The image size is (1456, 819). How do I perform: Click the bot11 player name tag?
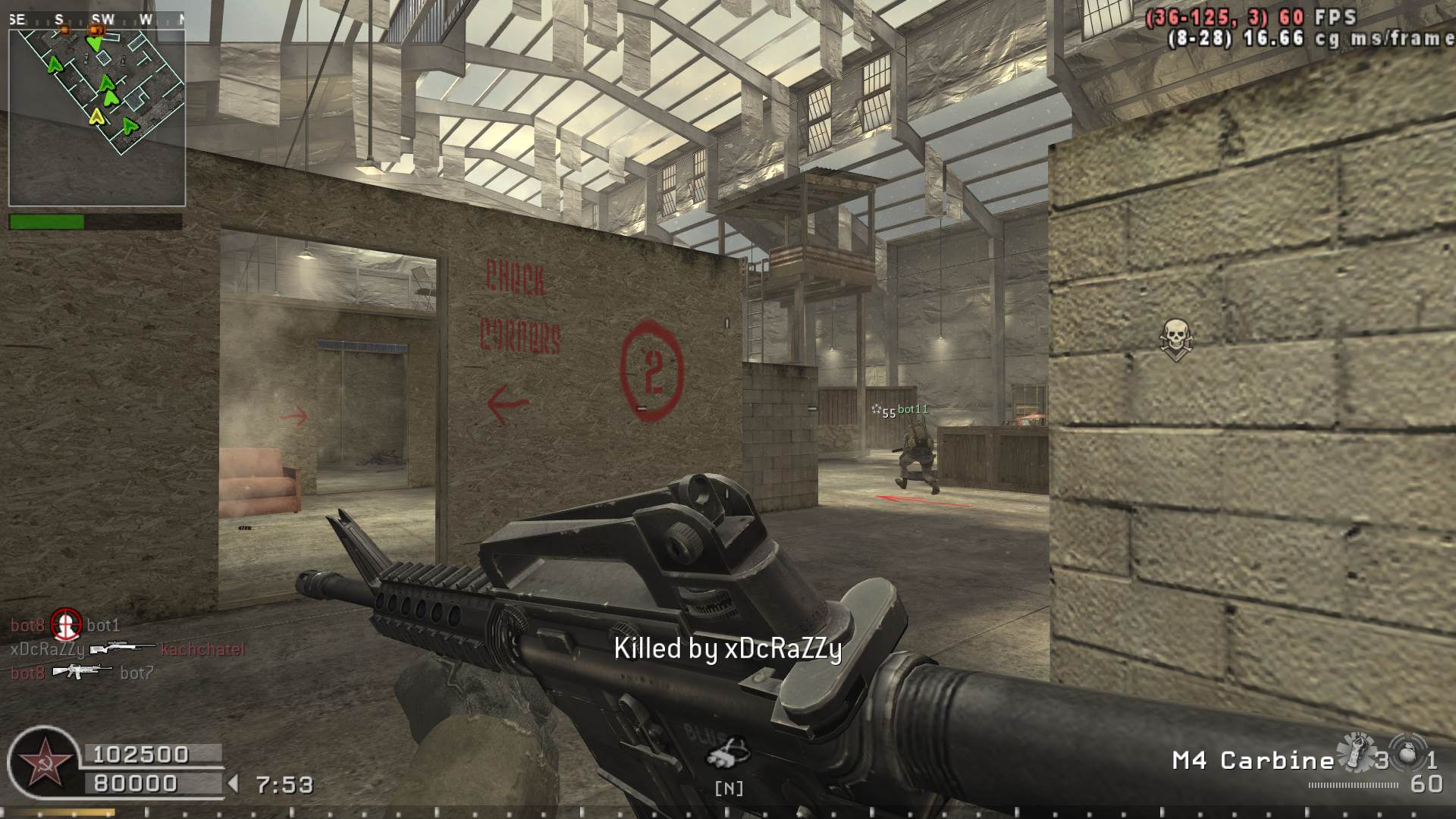pos(912,409)
